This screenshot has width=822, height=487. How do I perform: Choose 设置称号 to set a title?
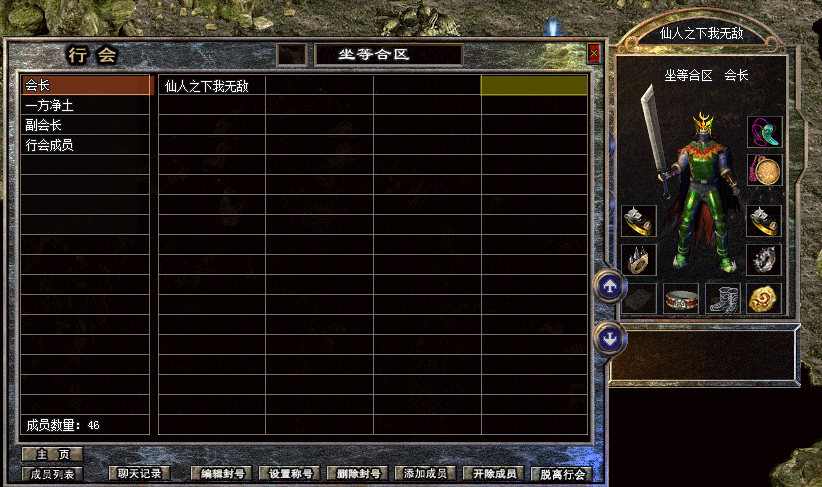point(290,474)
